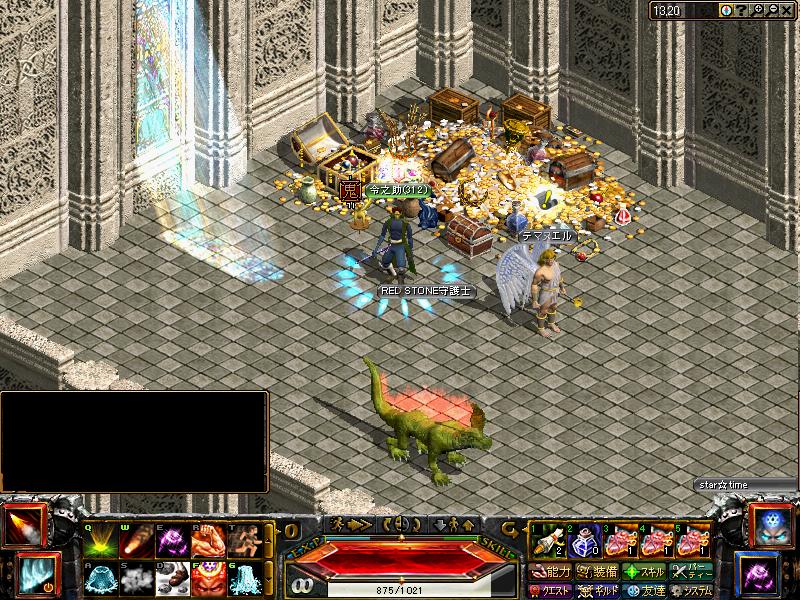Select the green light burst skill on Q

(101, 541)
